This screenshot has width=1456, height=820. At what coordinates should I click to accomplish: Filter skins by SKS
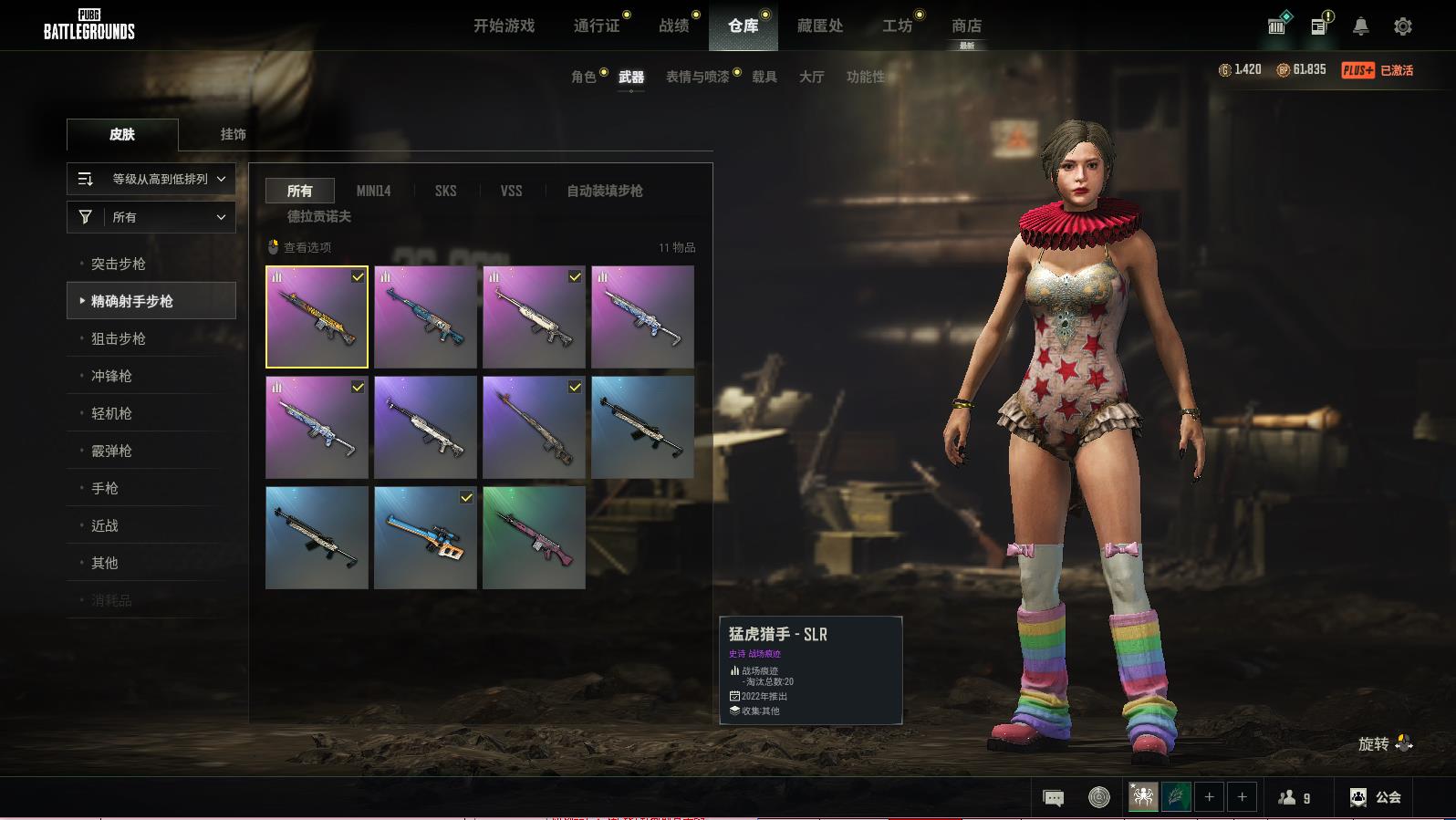click(445, 191)
